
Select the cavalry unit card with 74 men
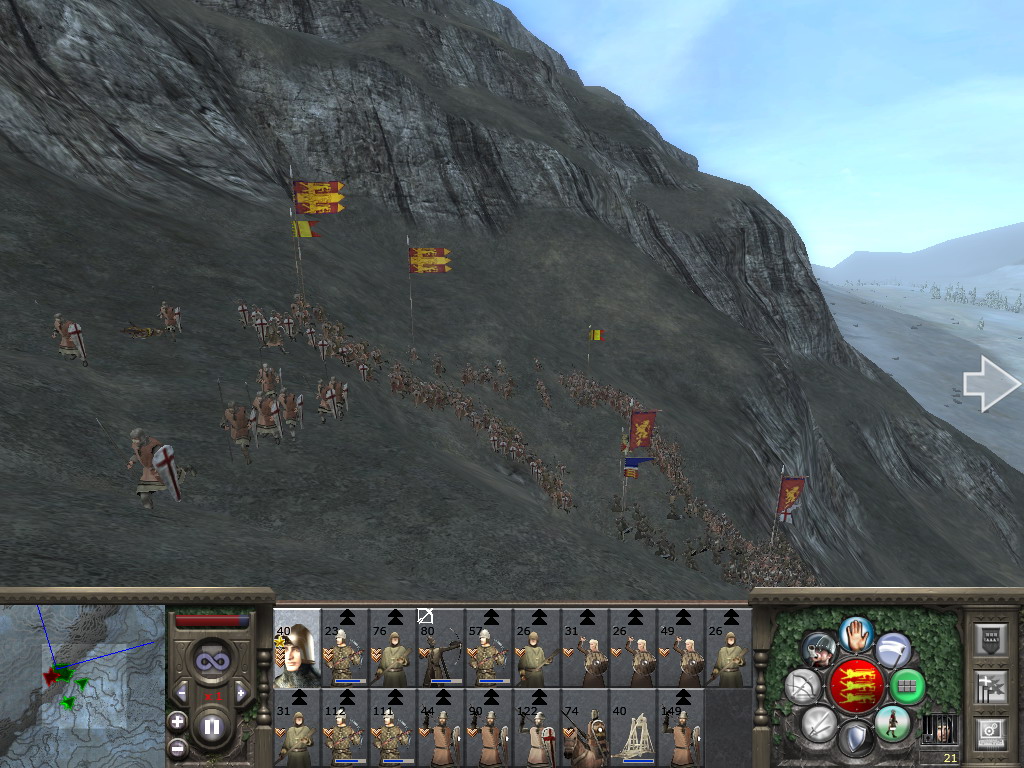pyautogui.click(x=585, y=727)
